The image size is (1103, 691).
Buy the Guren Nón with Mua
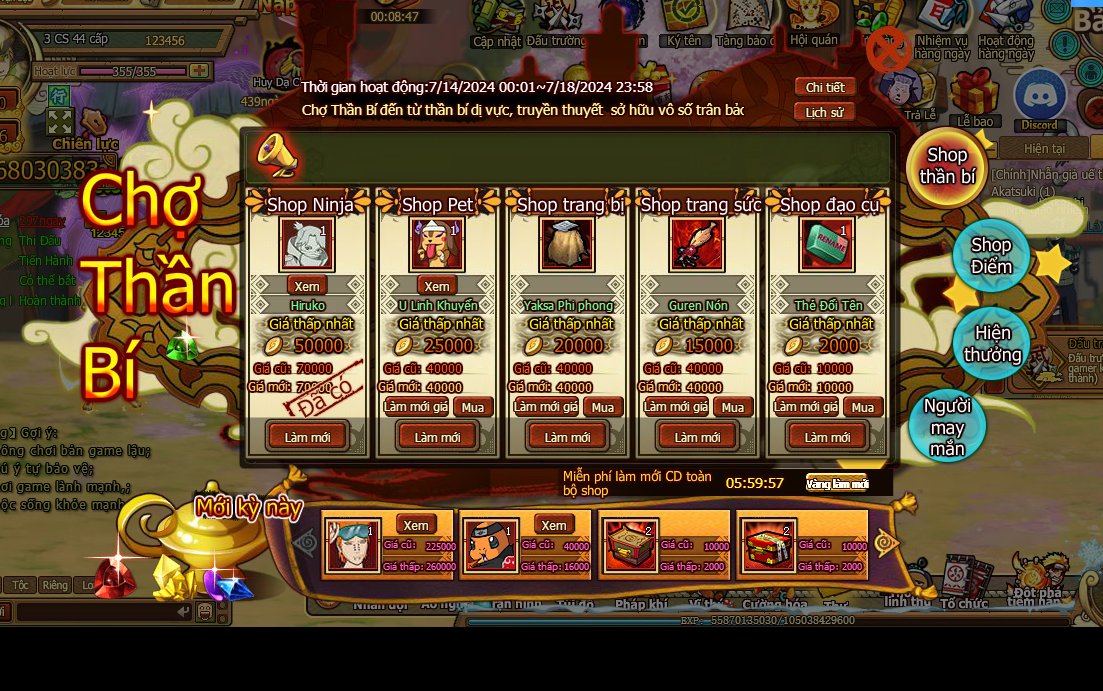[x=733, y=407]
